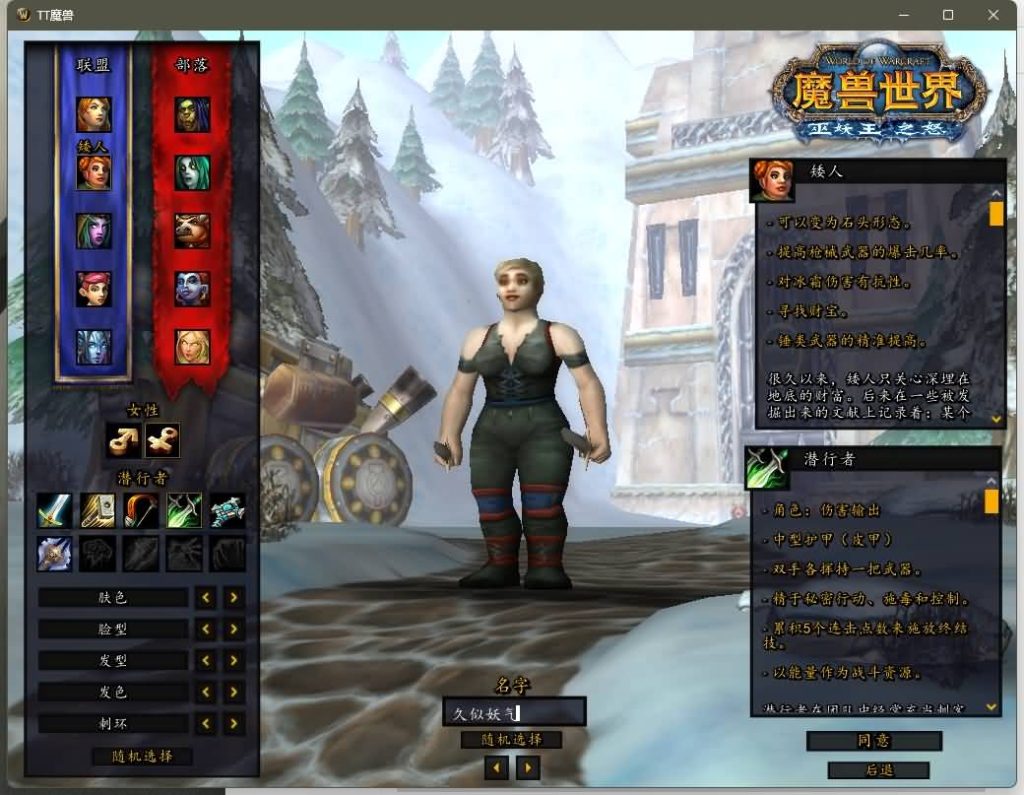Pick the Gnome race portrait
1024x795 pixels.
coord(94,289)
